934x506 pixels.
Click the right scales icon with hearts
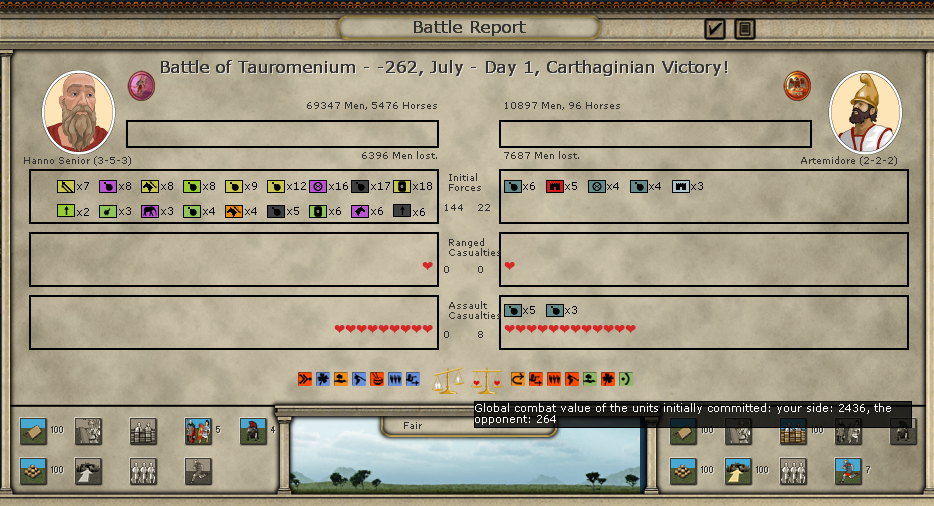pos(486,380)
